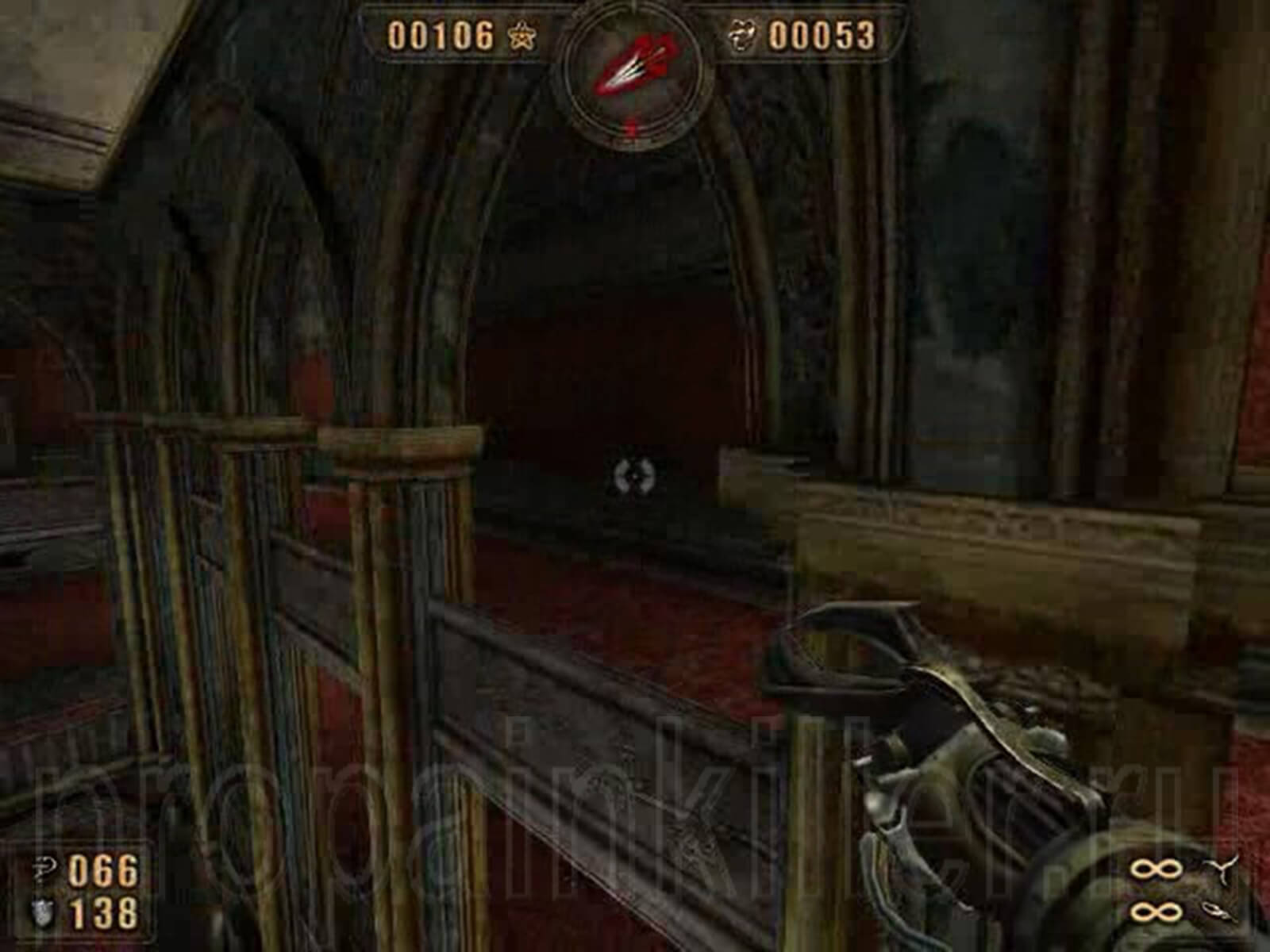
Task: Select the red stake weapon emblem
Action: click(635, 63)
